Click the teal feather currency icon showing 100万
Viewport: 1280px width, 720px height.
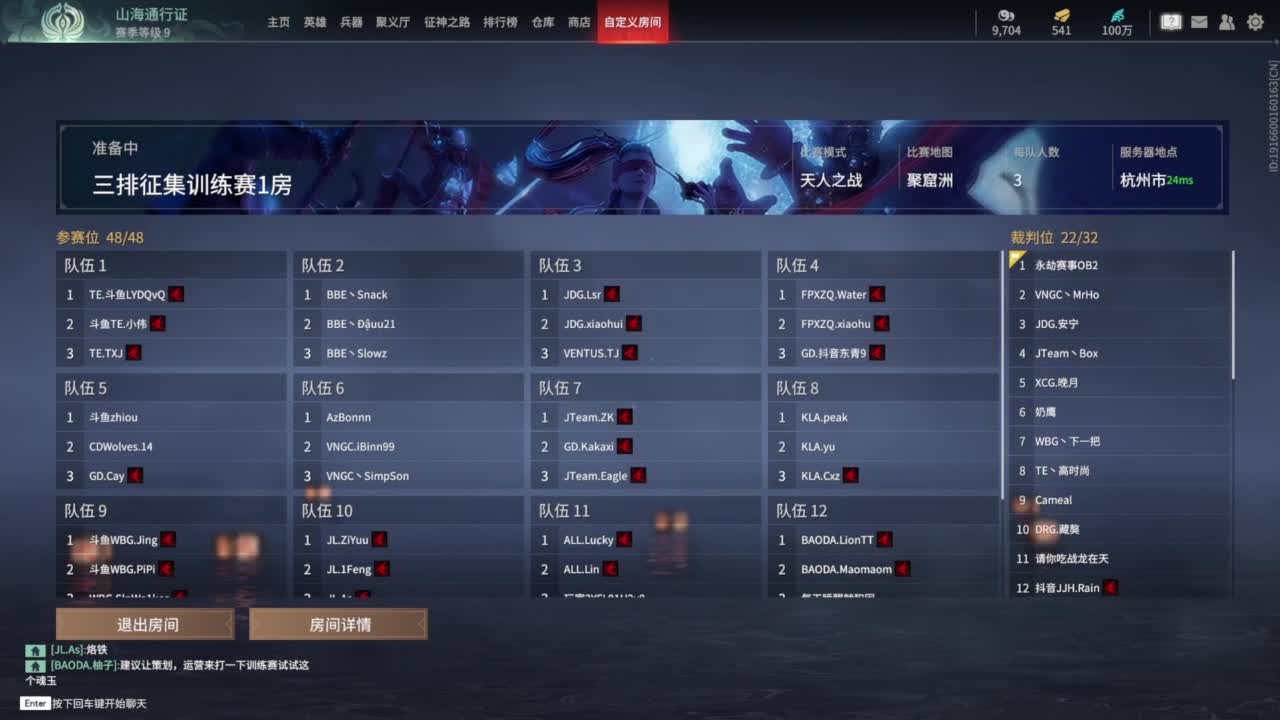[1119, 14]
